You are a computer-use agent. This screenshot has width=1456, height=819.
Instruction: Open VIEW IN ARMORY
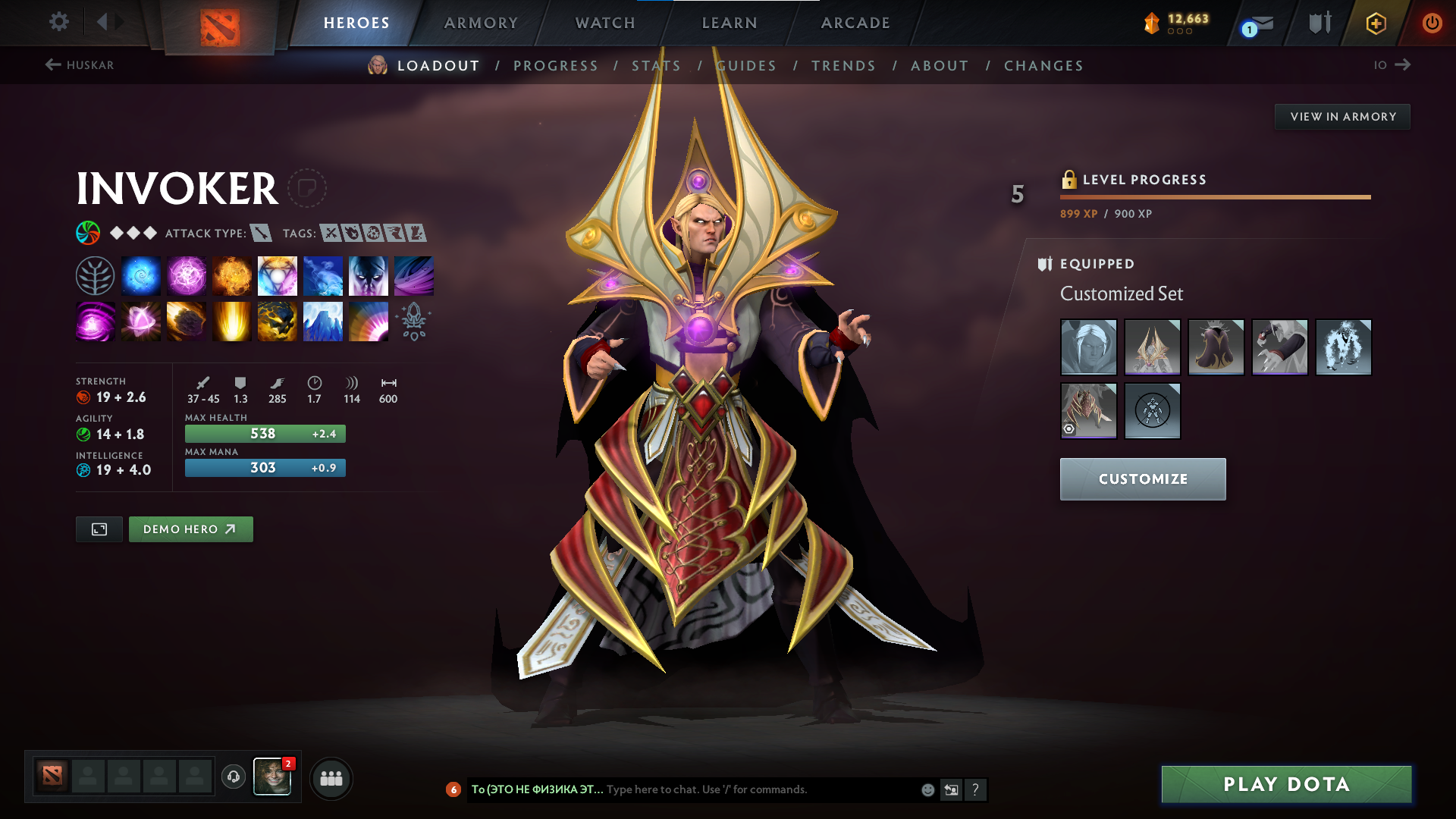1342,116
